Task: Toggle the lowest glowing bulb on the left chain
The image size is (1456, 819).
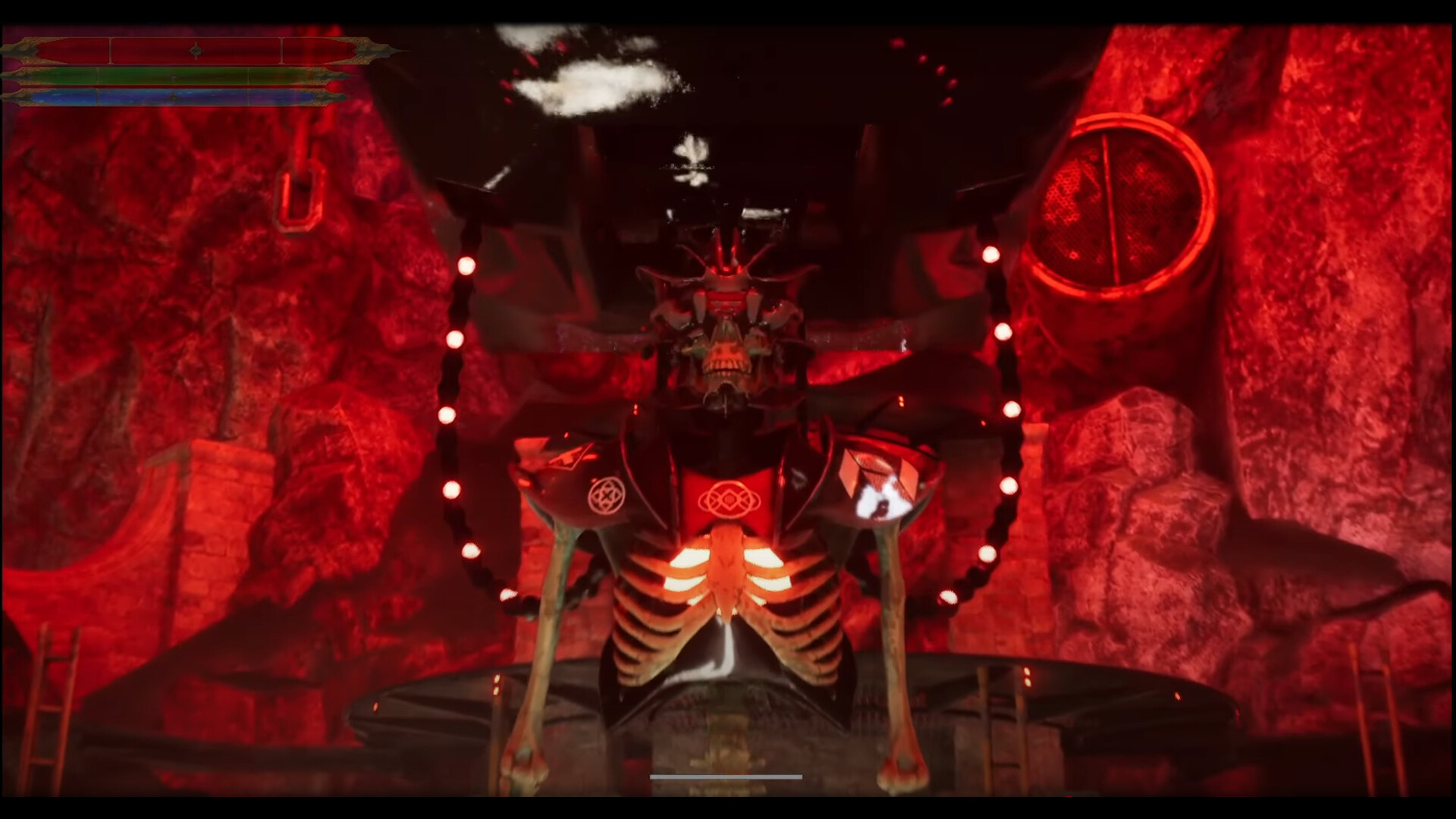Action: click(507, 592)
